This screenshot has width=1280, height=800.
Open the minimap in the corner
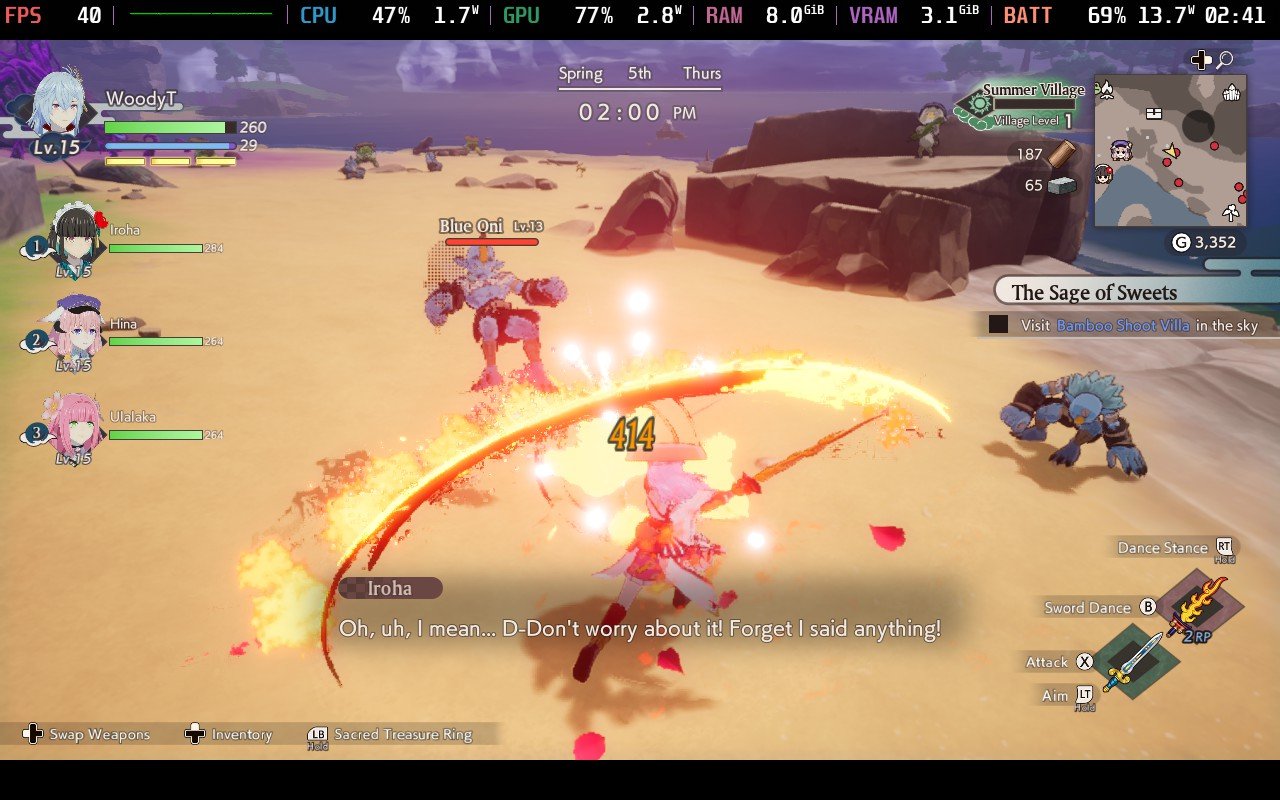pos(1170,150)
